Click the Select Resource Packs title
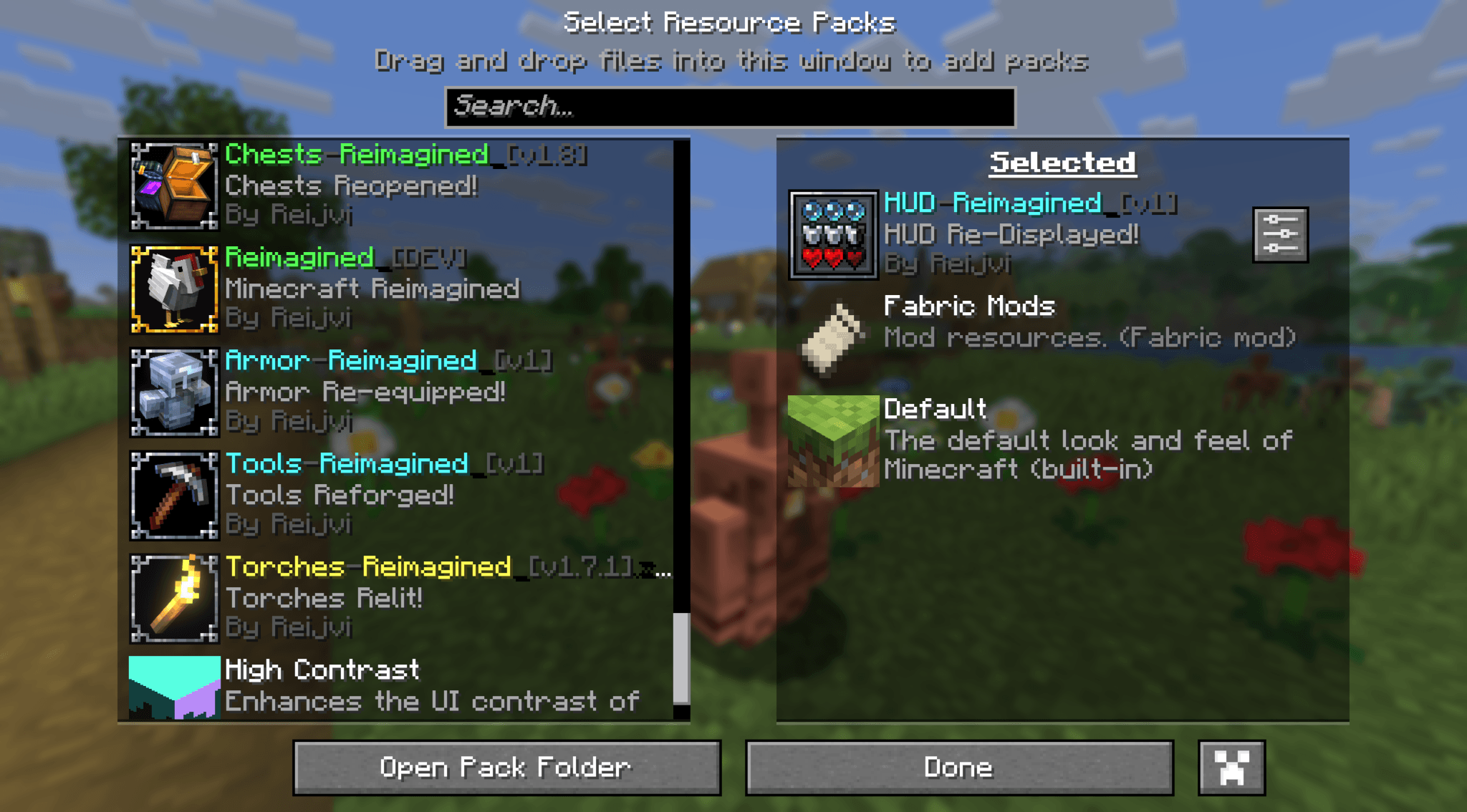 click(731, 21)
